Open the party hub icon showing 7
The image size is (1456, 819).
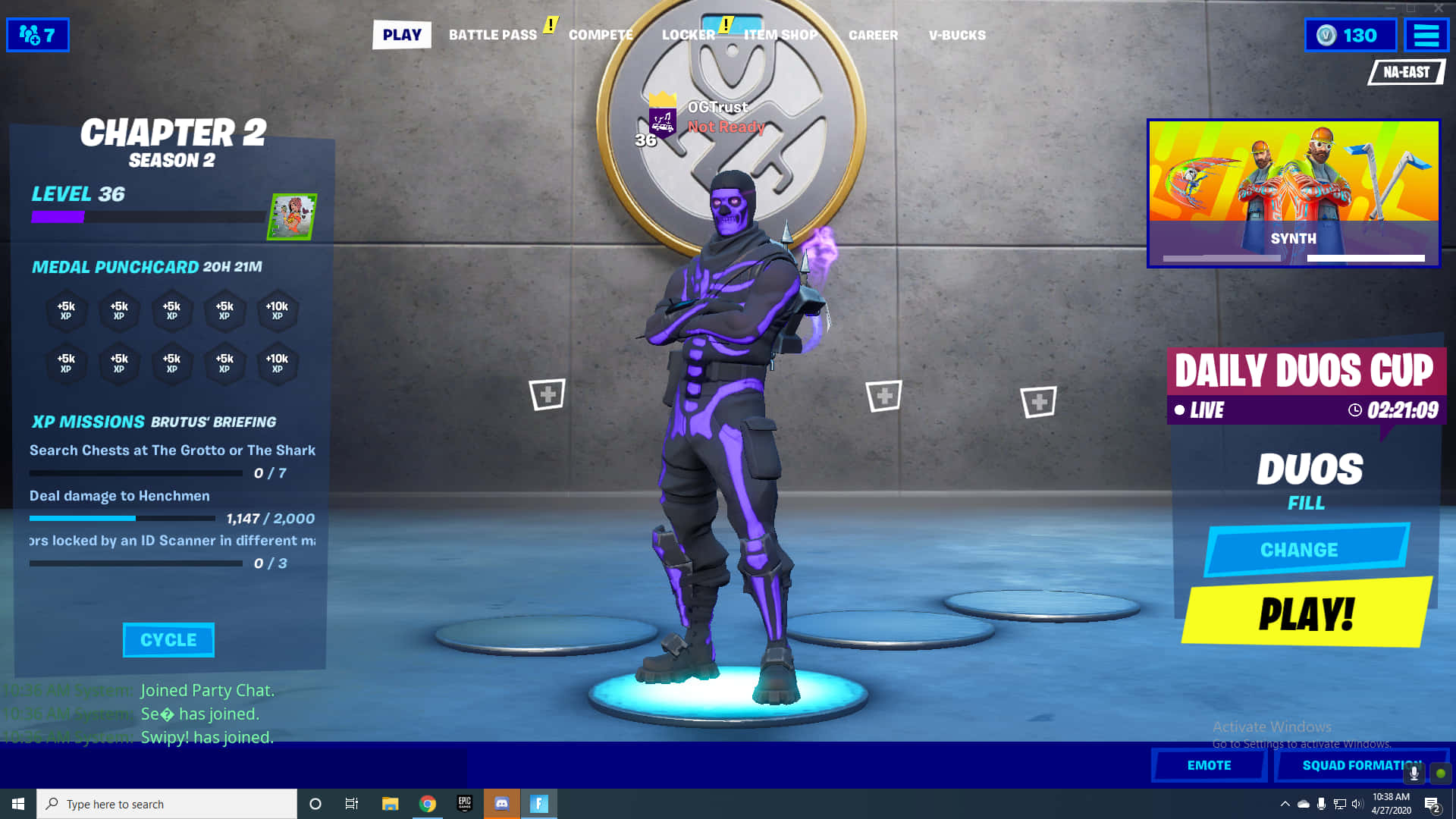pos(37,34)
